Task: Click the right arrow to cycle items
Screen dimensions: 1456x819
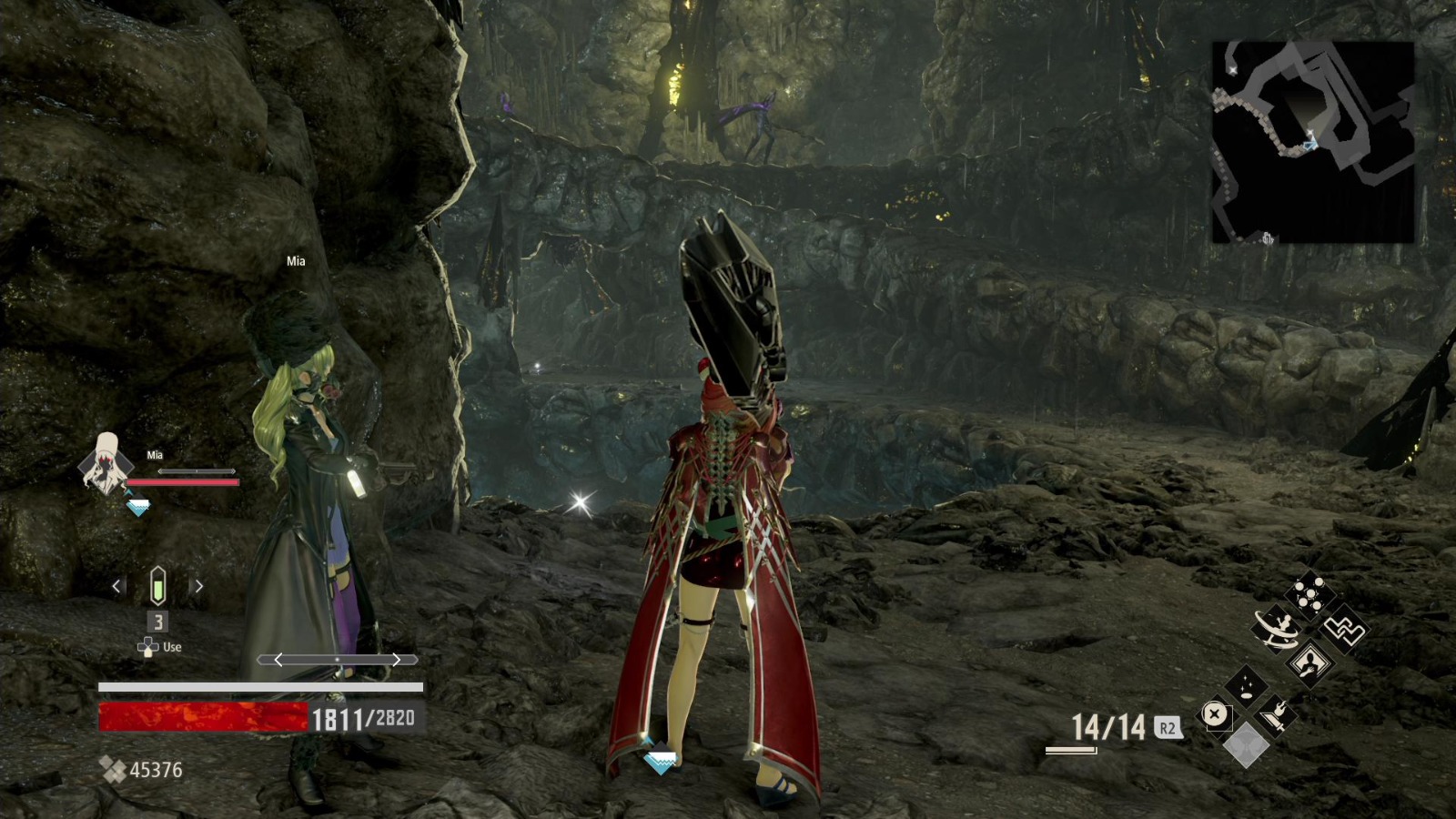Action: [197, 586]
